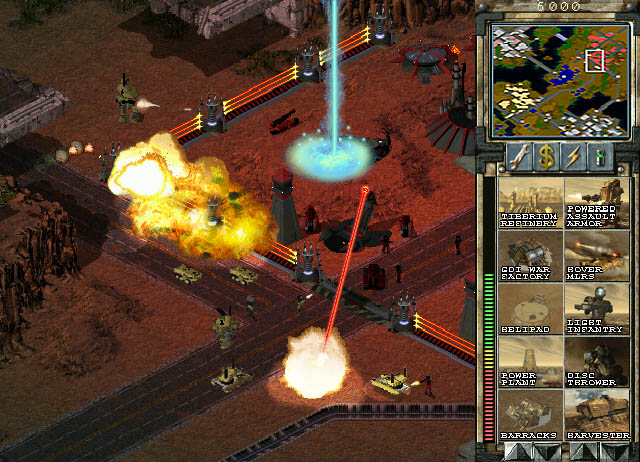This screenshot has height=462, width=640.
Task: Build a GDI War Factory
Action: 530,257
